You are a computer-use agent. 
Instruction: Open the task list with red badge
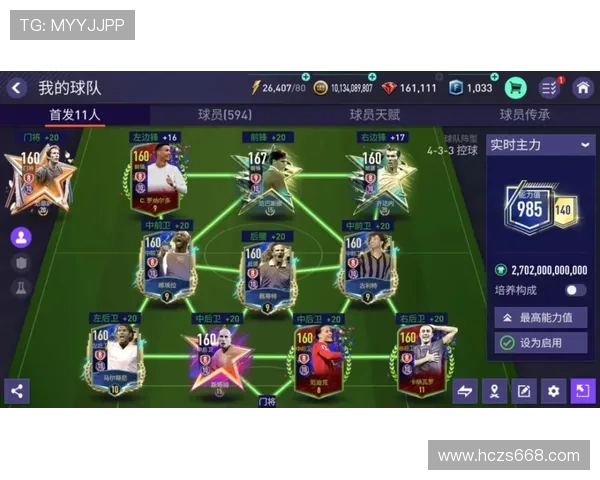click(x=549, y=88)
